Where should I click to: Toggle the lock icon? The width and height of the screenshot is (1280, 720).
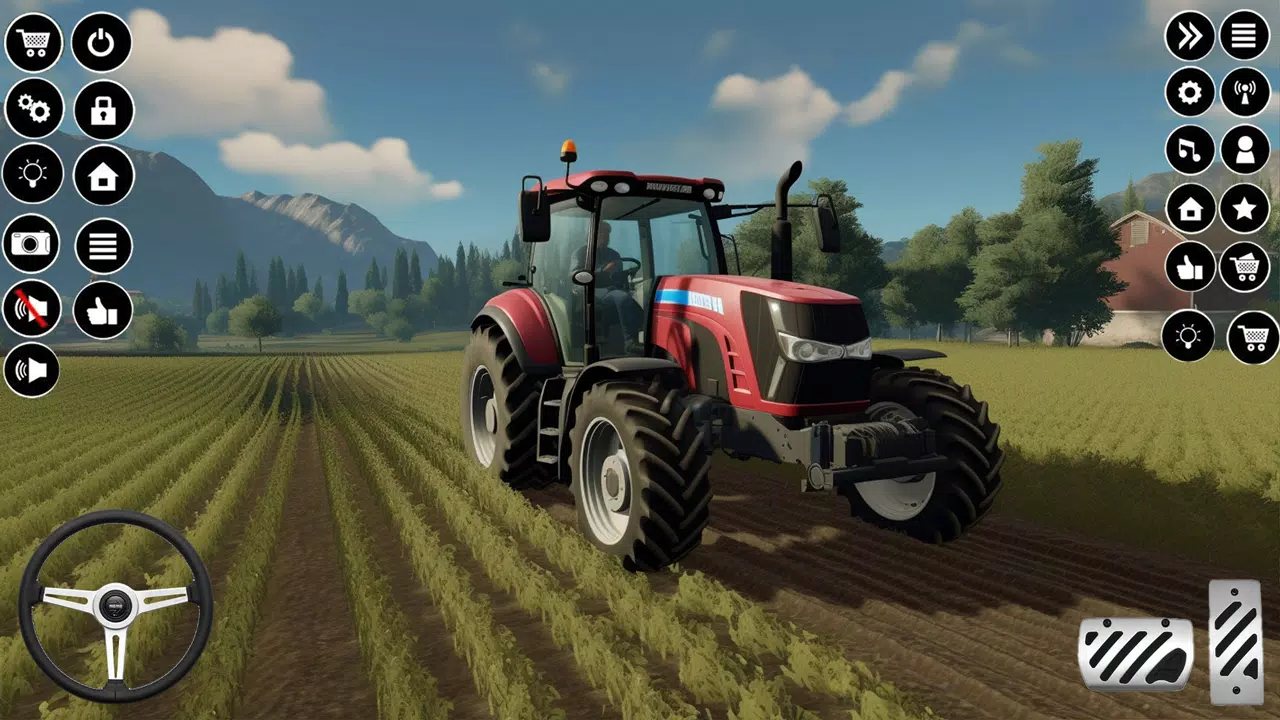(103, 110)
